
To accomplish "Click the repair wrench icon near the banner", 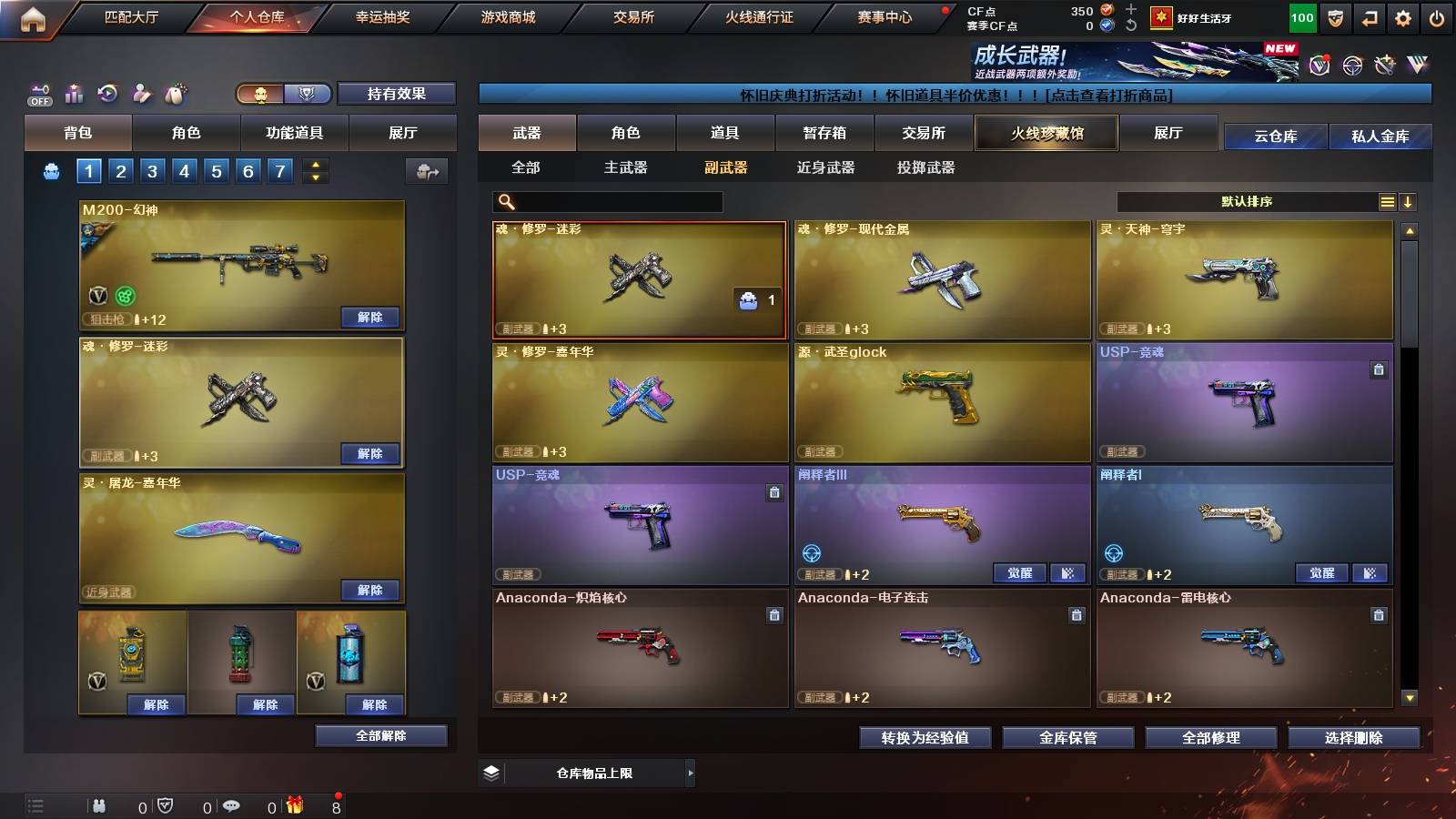I will pos(1384,65).
